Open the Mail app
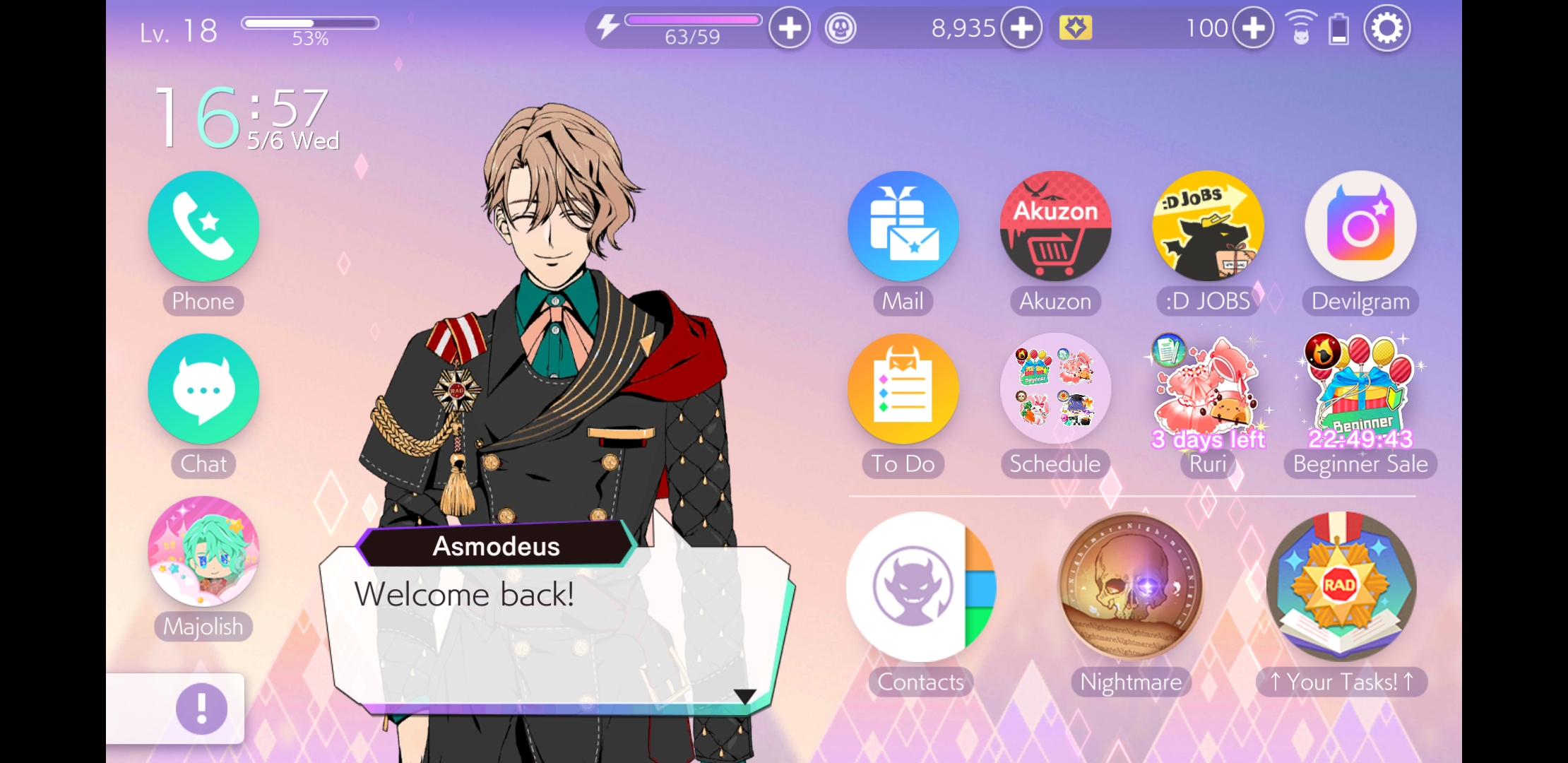 903,227
